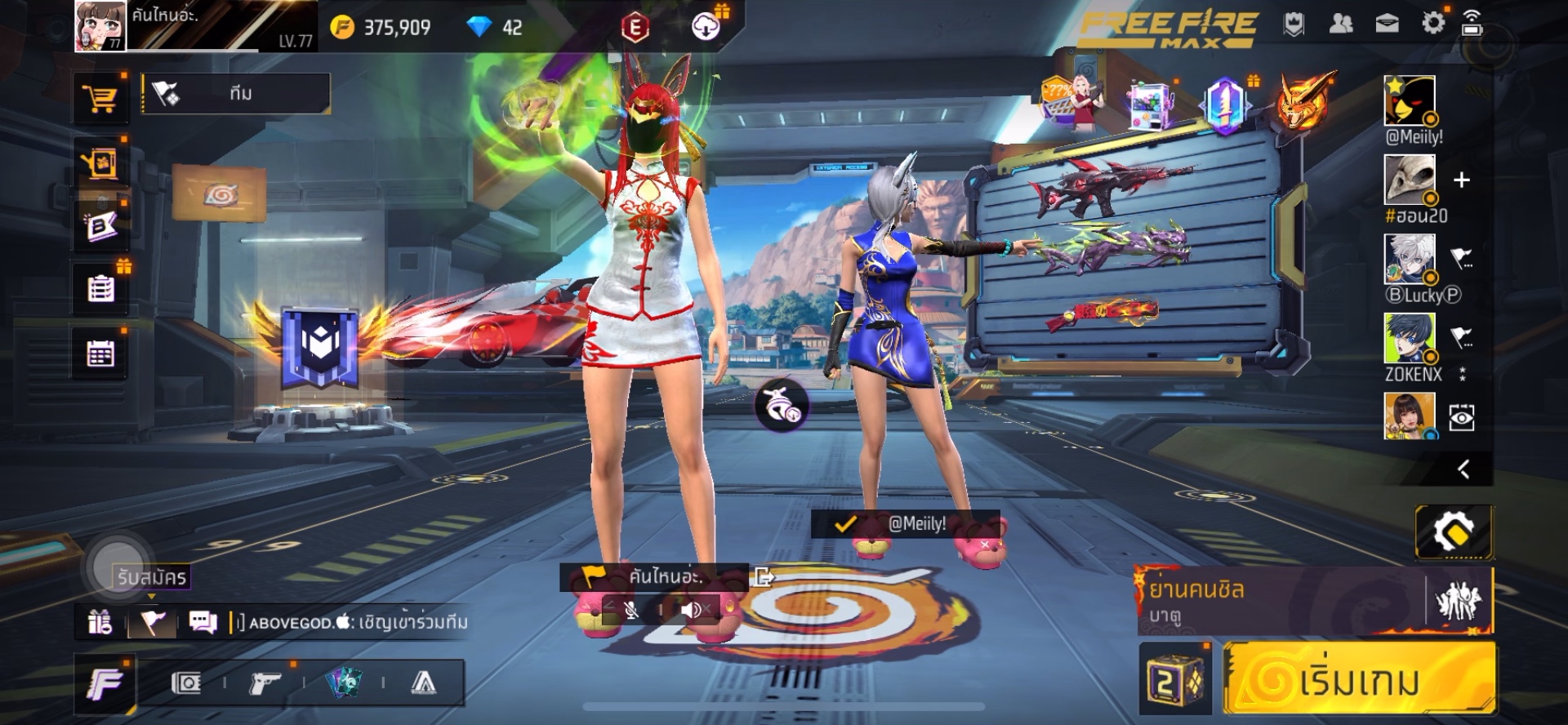Leave the team using exit icon
This screenshot has width=1568, height=725.
pyautogui.click(x=764, y=577)
